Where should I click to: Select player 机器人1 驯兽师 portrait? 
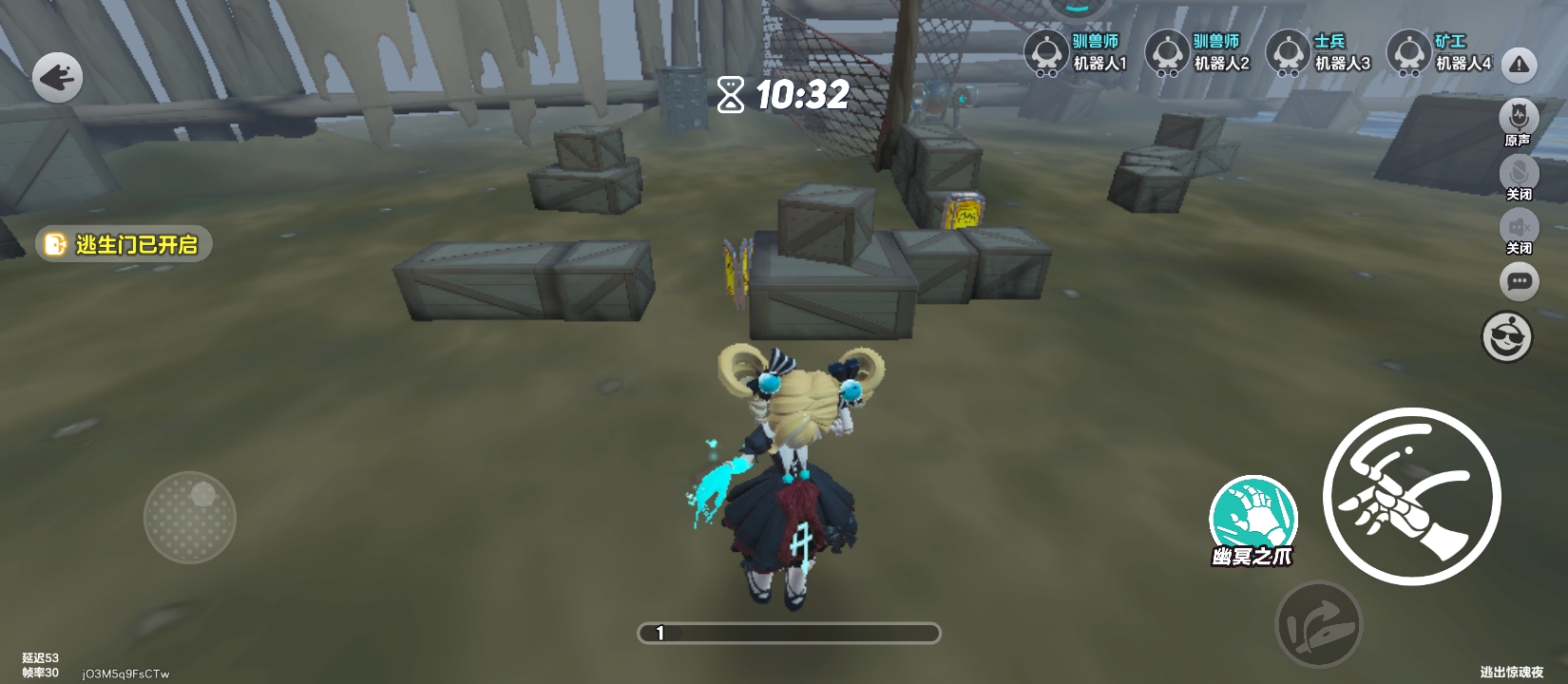pos(1047,52)
